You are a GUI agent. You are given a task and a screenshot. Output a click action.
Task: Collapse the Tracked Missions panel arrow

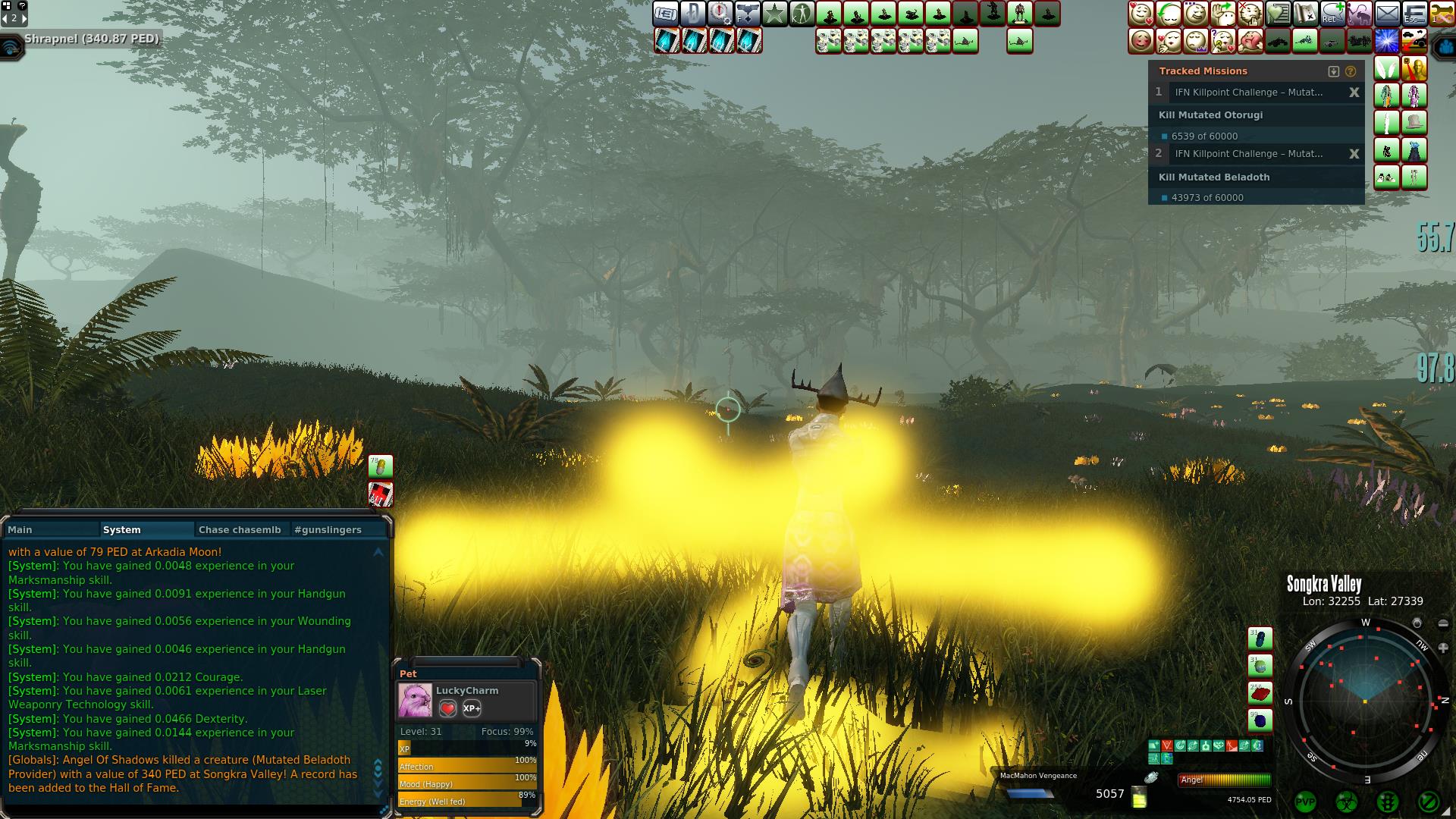[1334, 71]
